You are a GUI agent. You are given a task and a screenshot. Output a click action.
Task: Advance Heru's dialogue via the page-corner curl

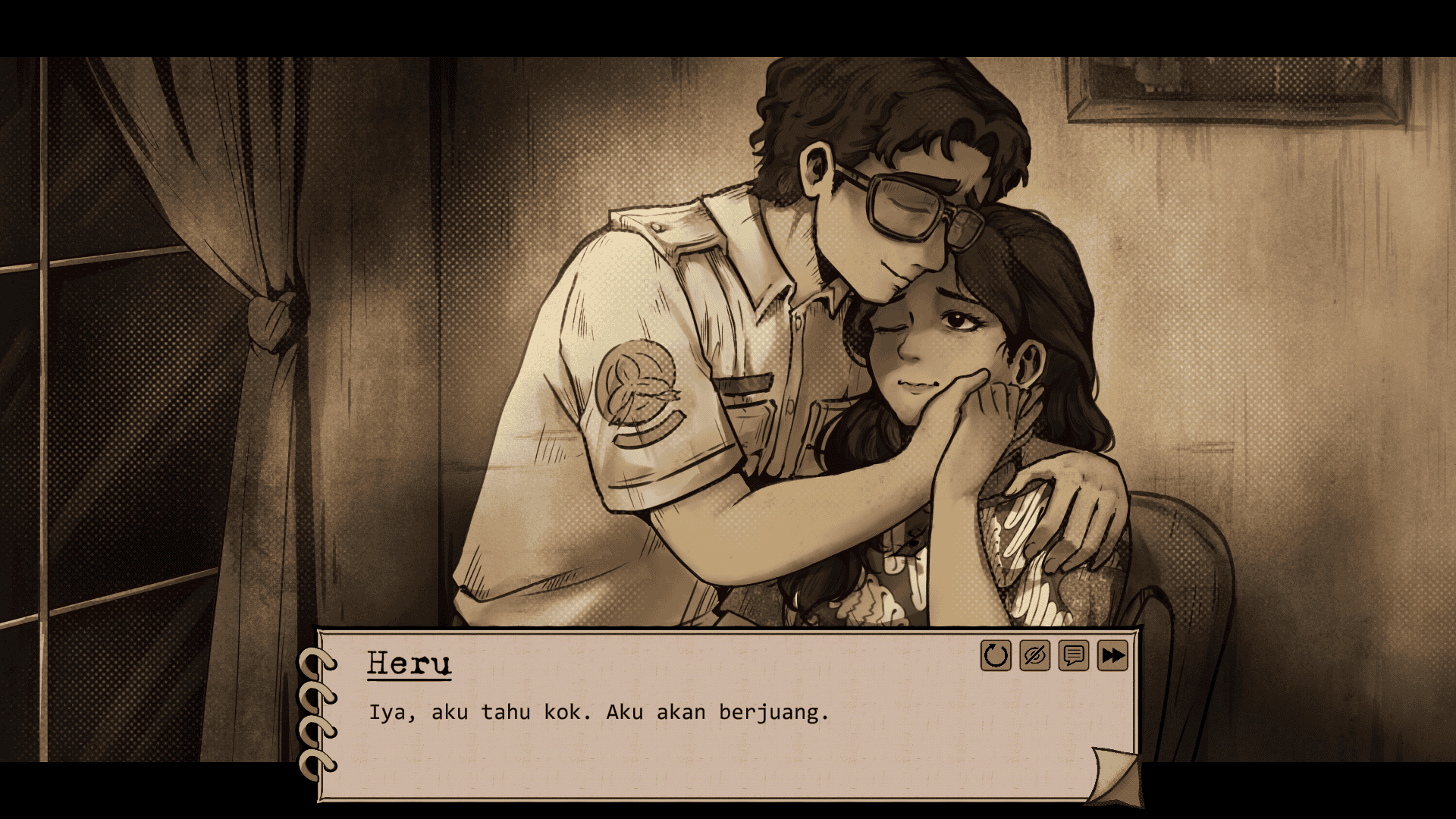click(x=1115, y=776)
